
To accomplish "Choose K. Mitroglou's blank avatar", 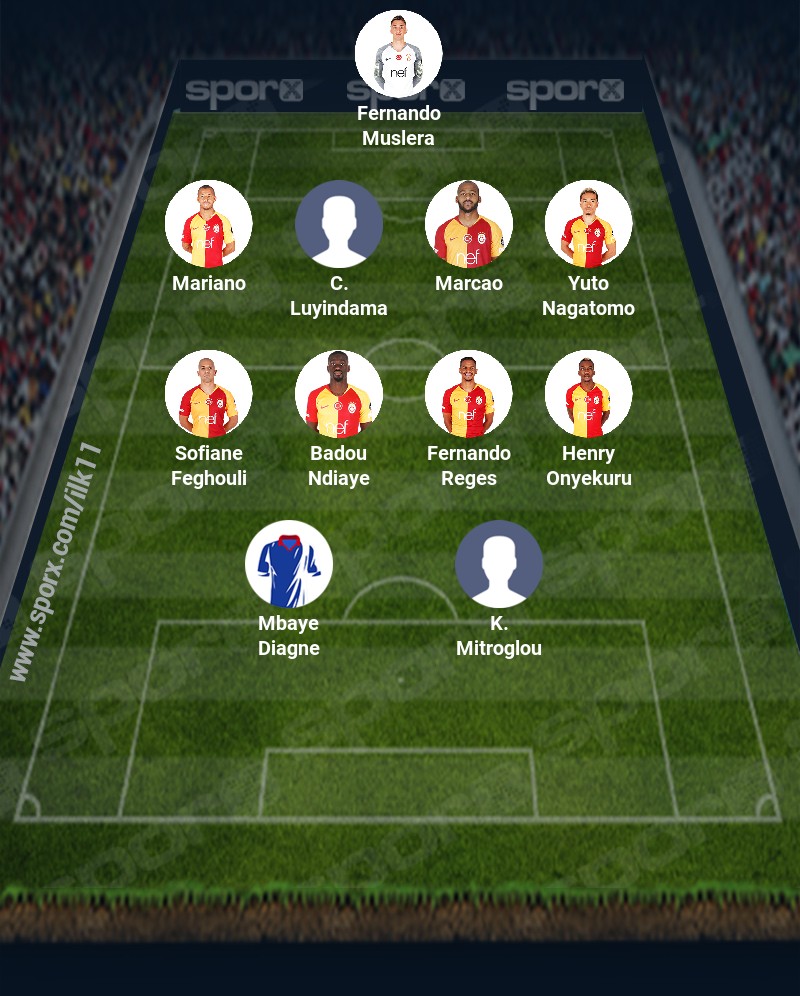I will (x=499, y=564).
